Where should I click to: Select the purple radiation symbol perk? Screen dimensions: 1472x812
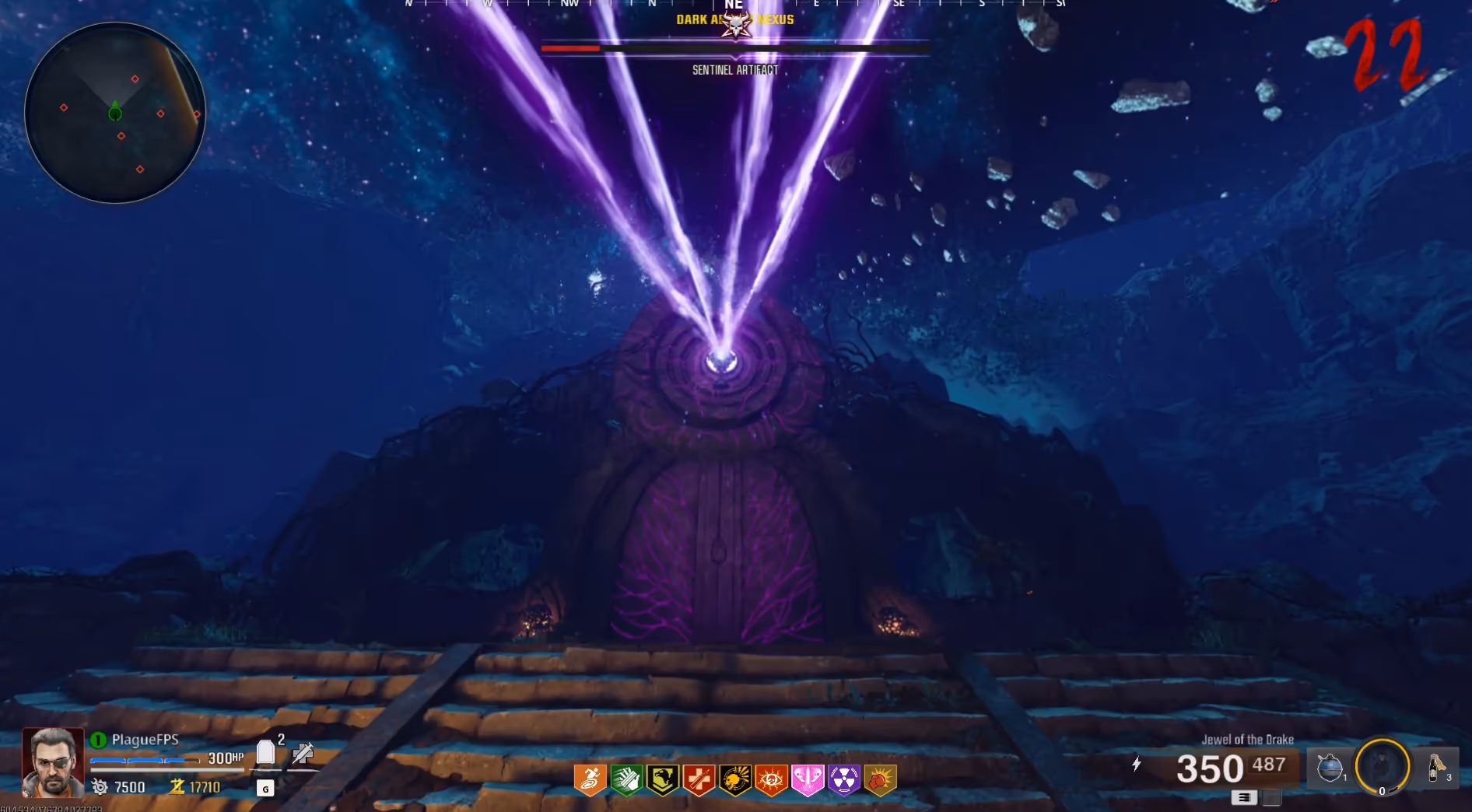click(x=843, y=779)
